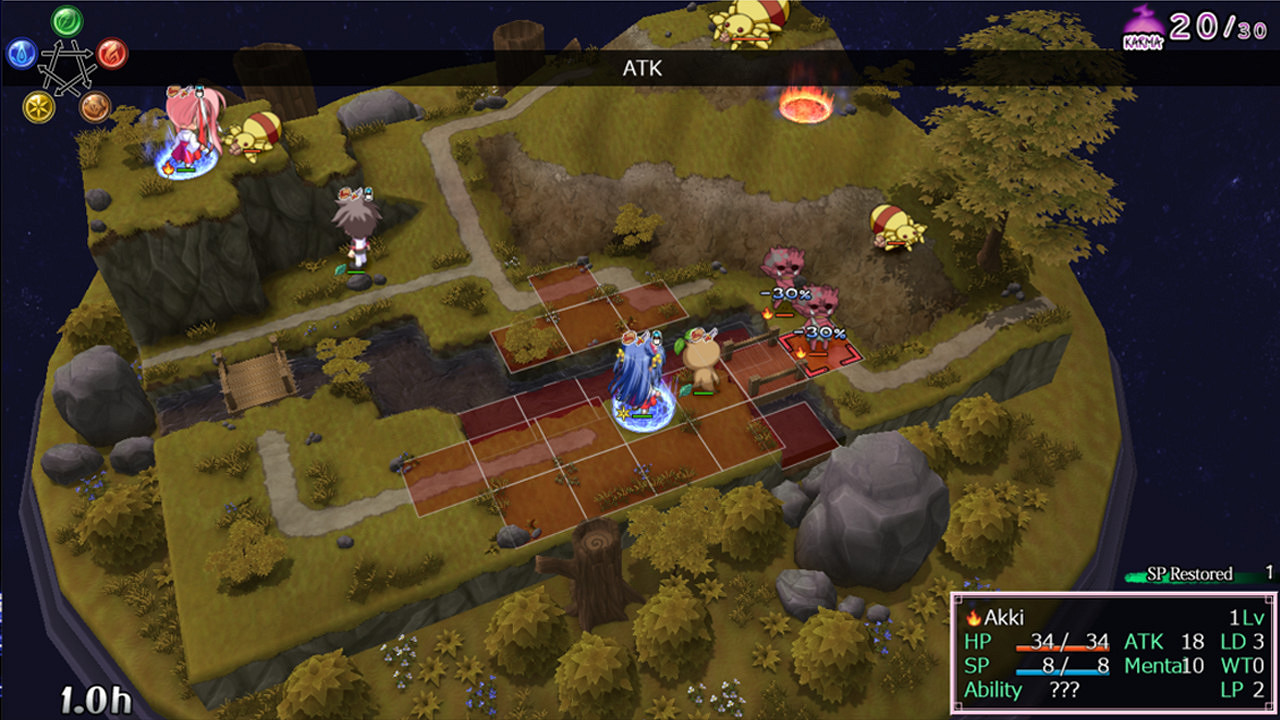Select the bronze earth element orb

[x=93, y=107]
